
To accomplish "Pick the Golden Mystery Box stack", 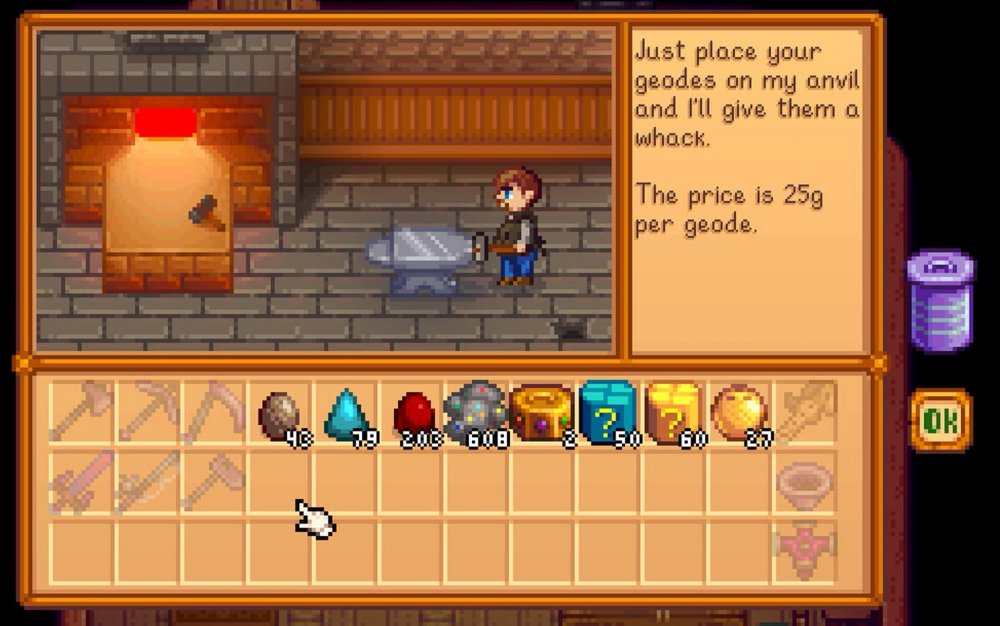I will point(673,412).
